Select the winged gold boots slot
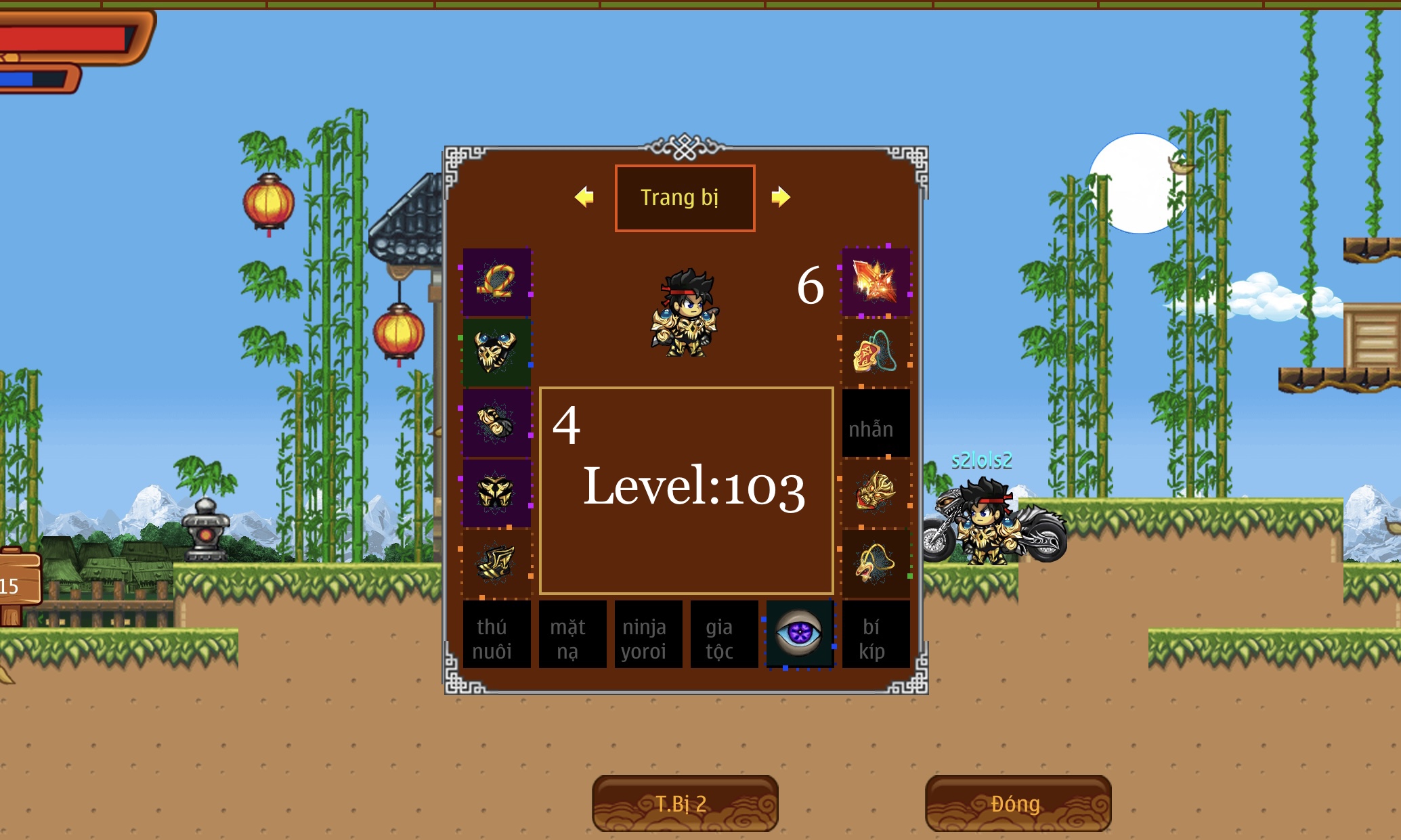This screenshot has height=840, width=1401. coord(496,563)
